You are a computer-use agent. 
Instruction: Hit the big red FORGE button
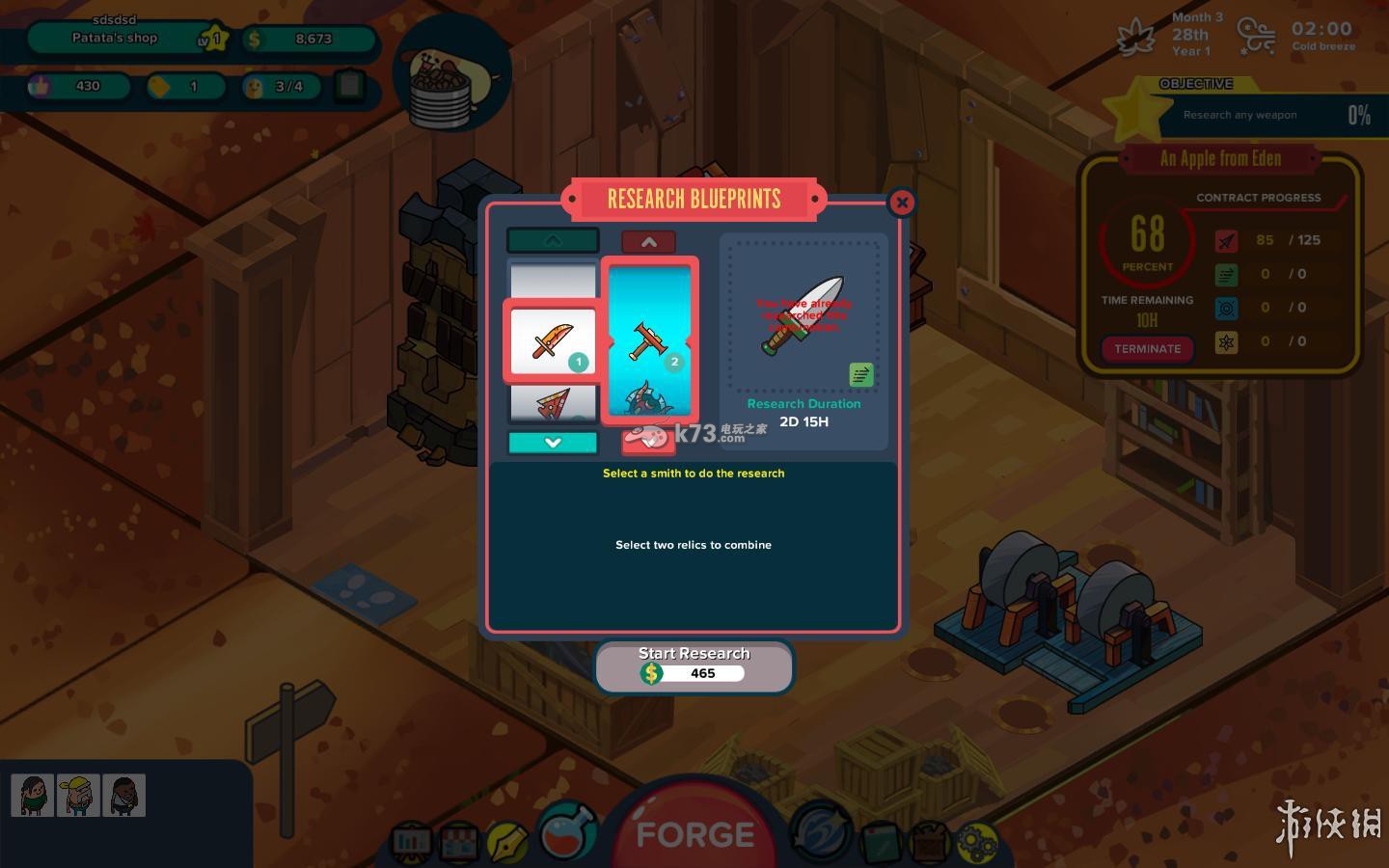click(694, 833)
